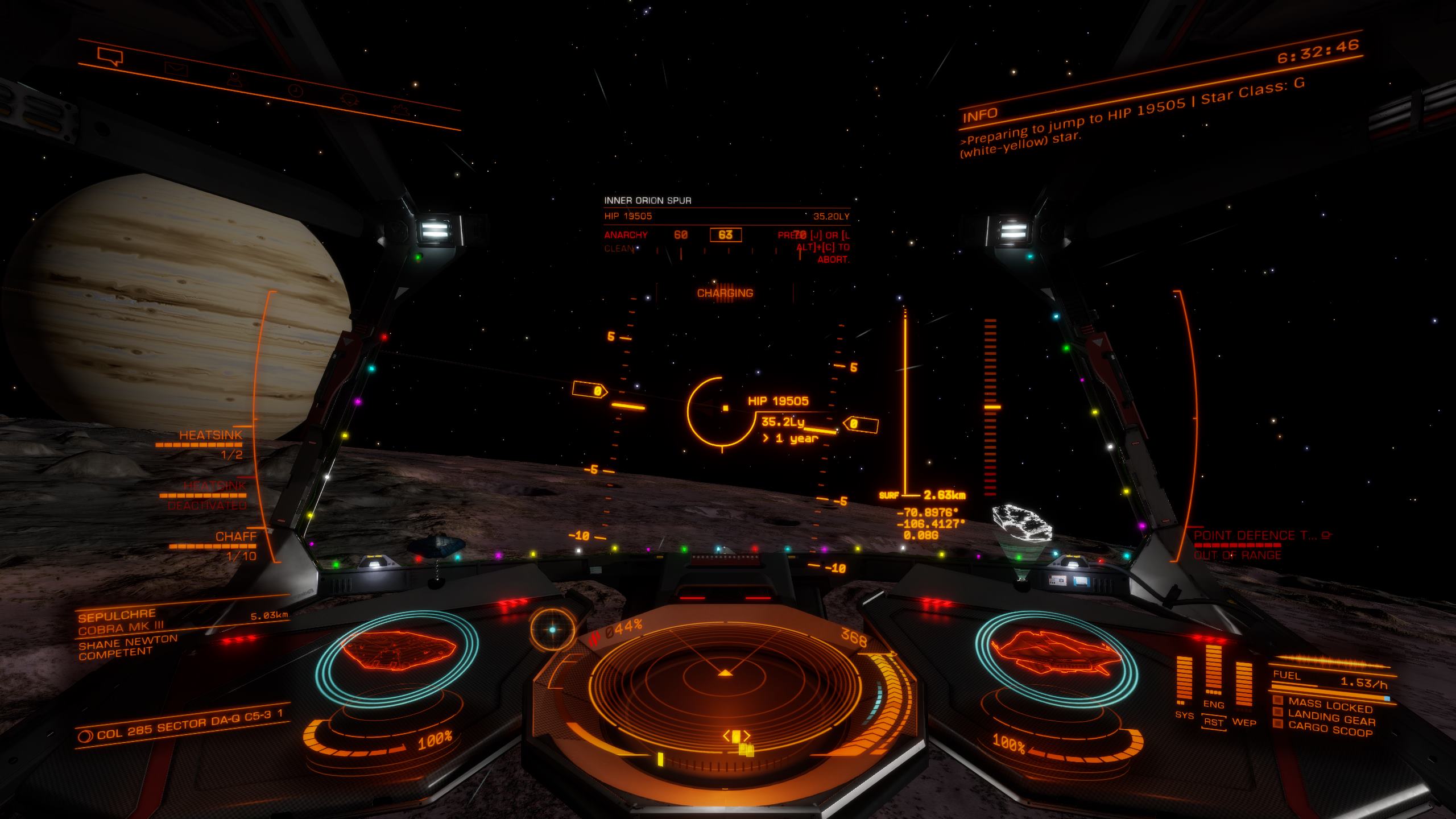Switch to the inbox envelope tab
The height and width of the screenshot is (819, 1456).
[176, 69]
